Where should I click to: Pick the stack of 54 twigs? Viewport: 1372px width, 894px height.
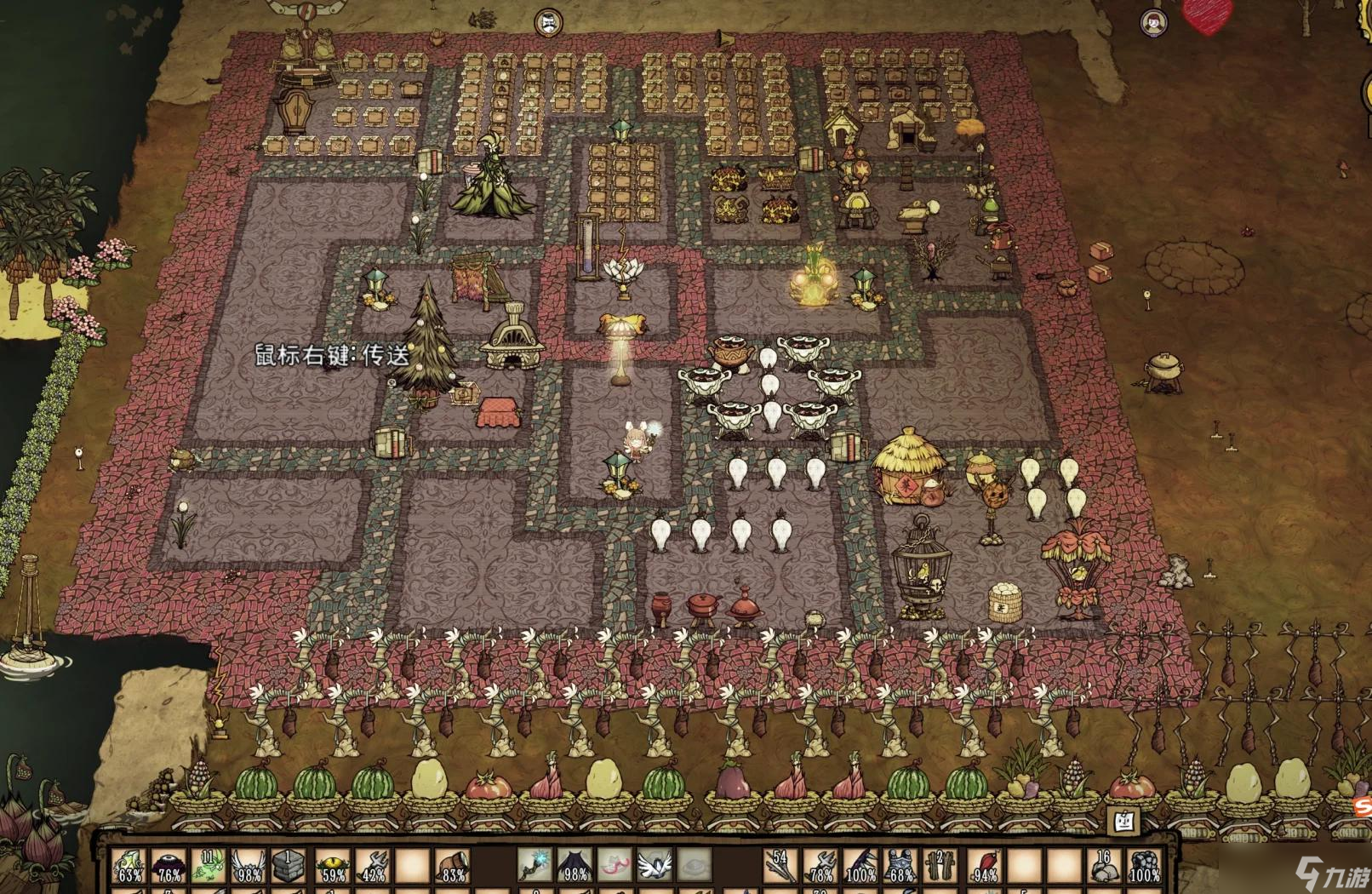click(x=780, y=866)
